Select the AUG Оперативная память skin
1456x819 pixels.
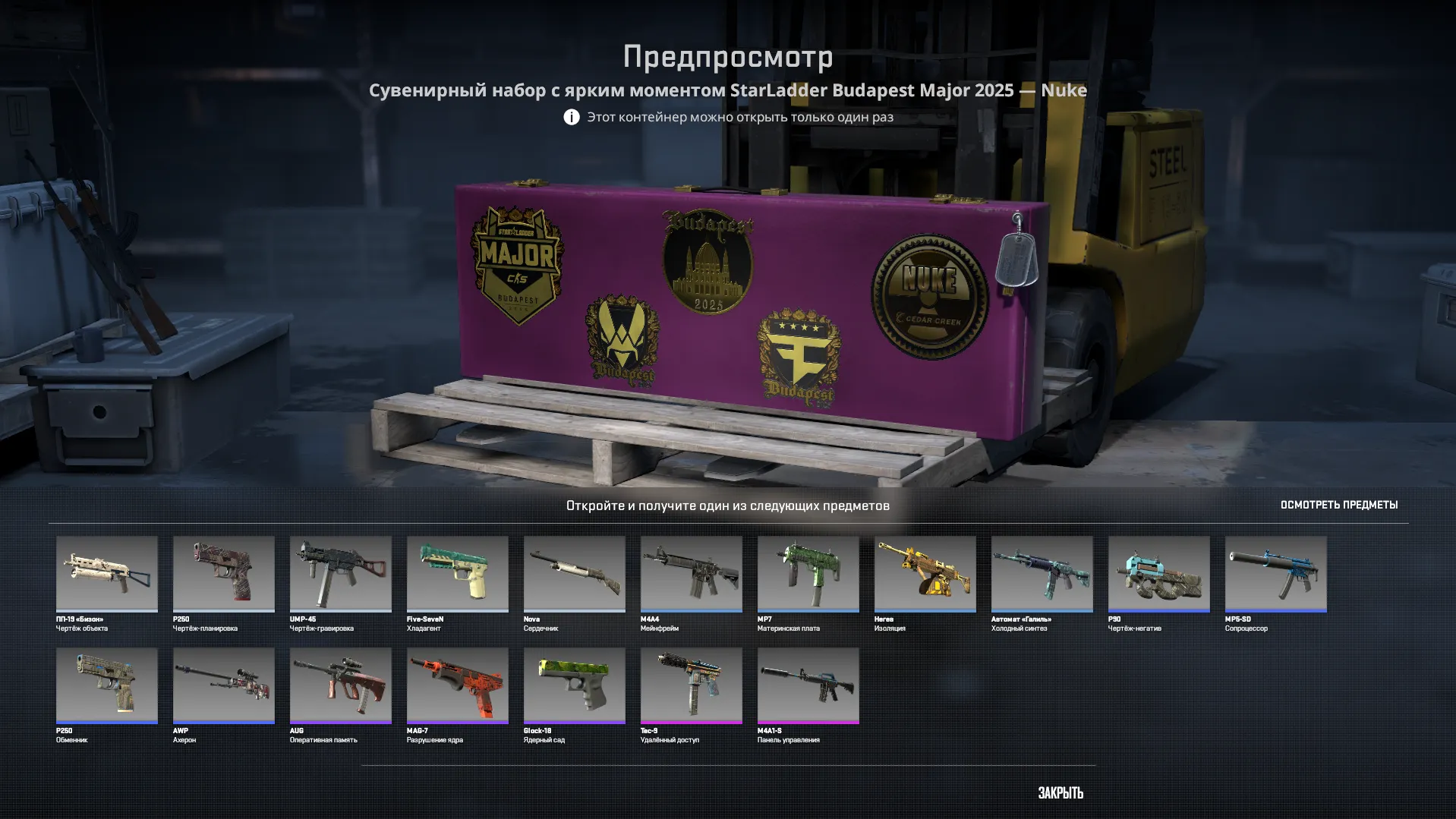340,685
